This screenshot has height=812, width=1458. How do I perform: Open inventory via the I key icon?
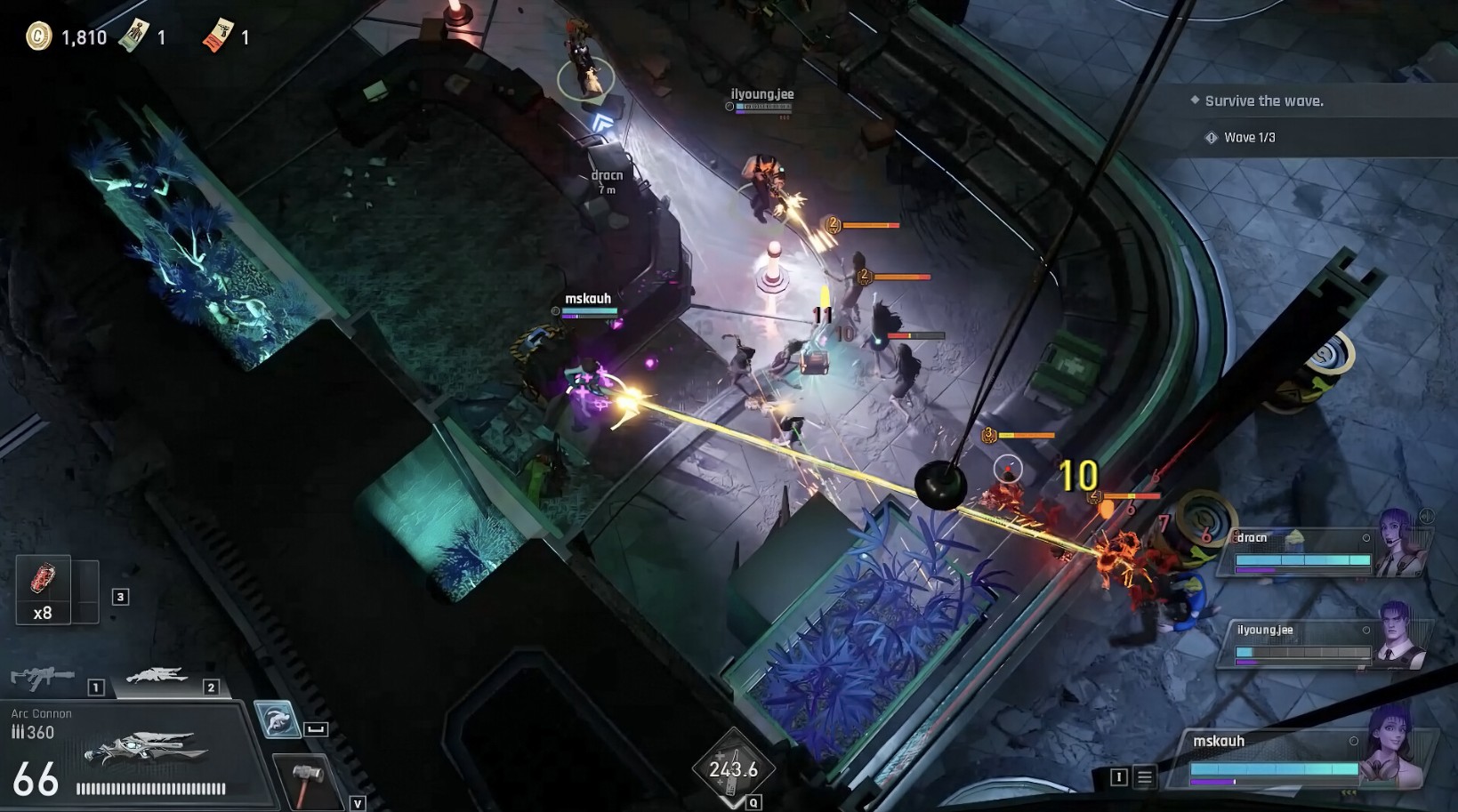[1119, 776]
